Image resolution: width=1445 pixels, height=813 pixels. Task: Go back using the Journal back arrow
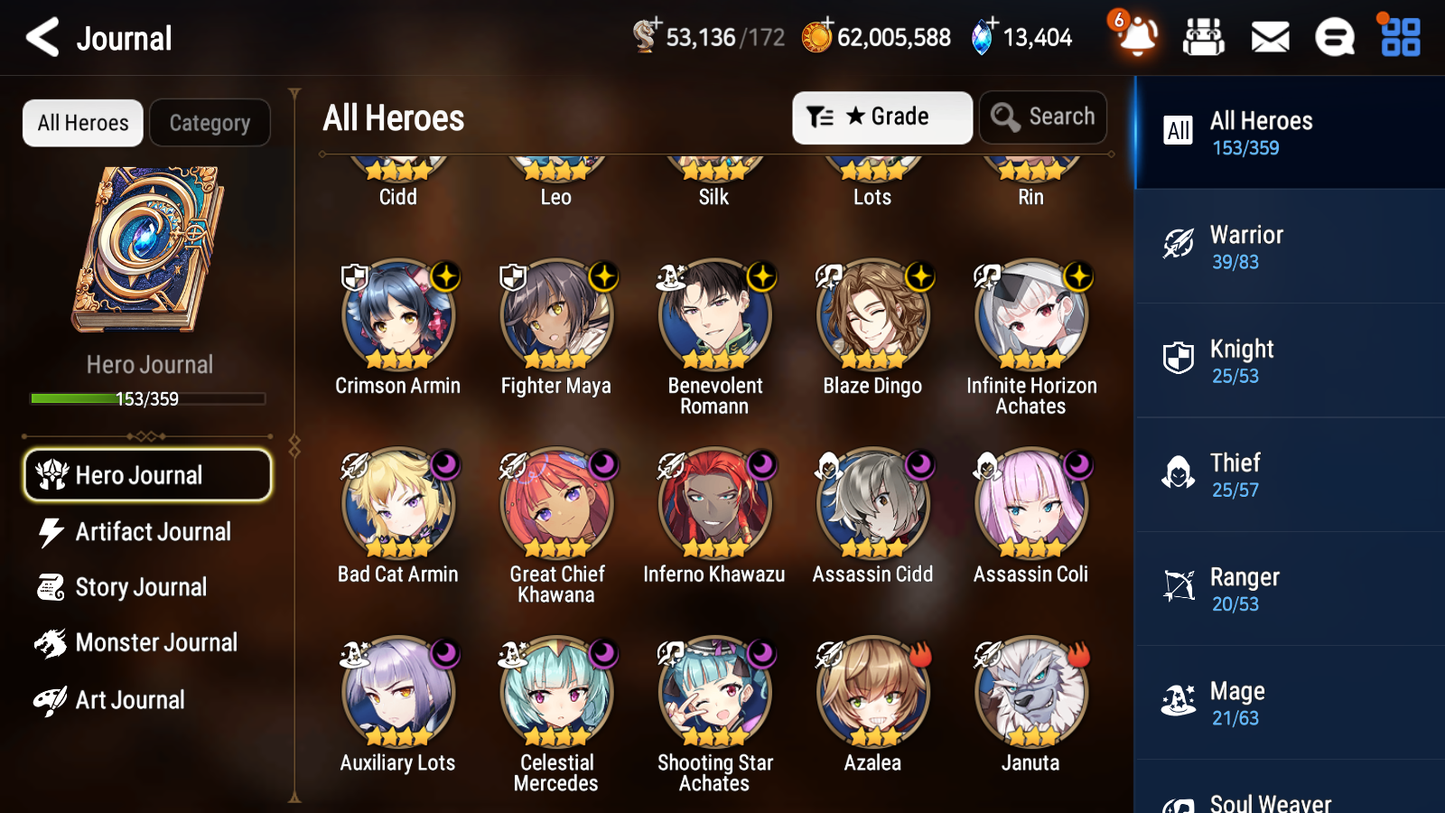40,37
